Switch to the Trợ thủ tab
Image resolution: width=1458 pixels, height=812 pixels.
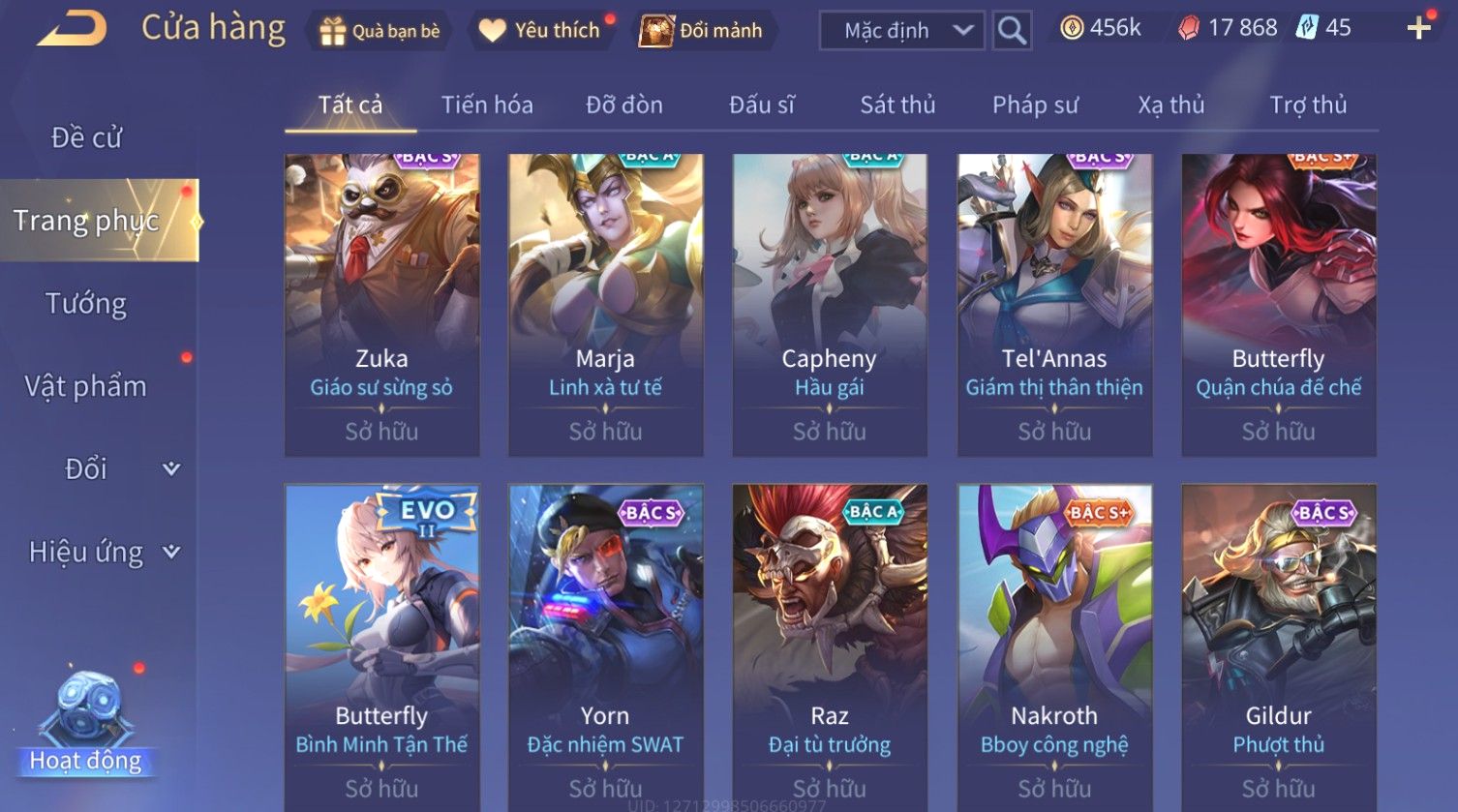(1308, 105)
